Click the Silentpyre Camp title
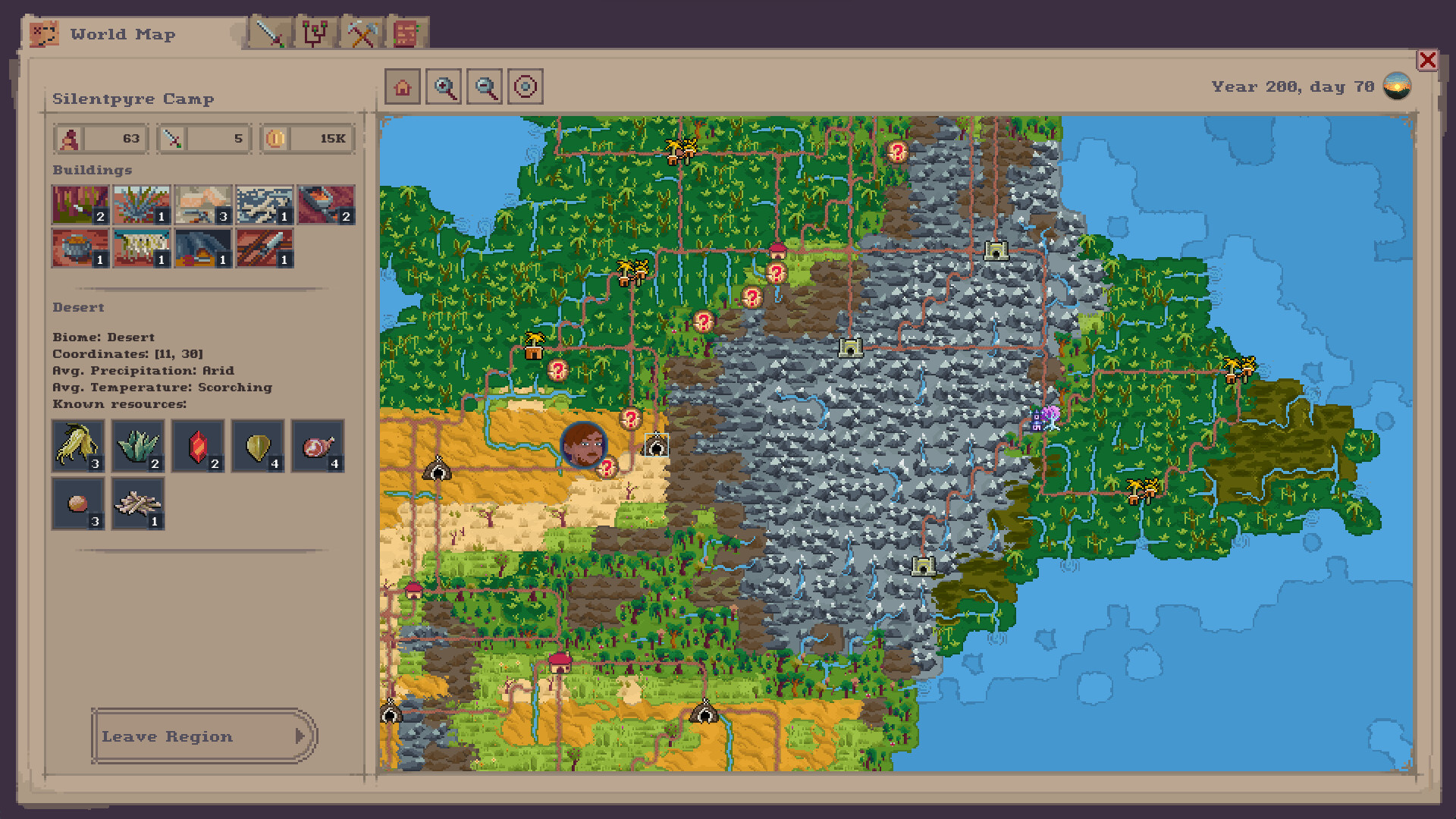1456x819 pixels. coord(133,99)
